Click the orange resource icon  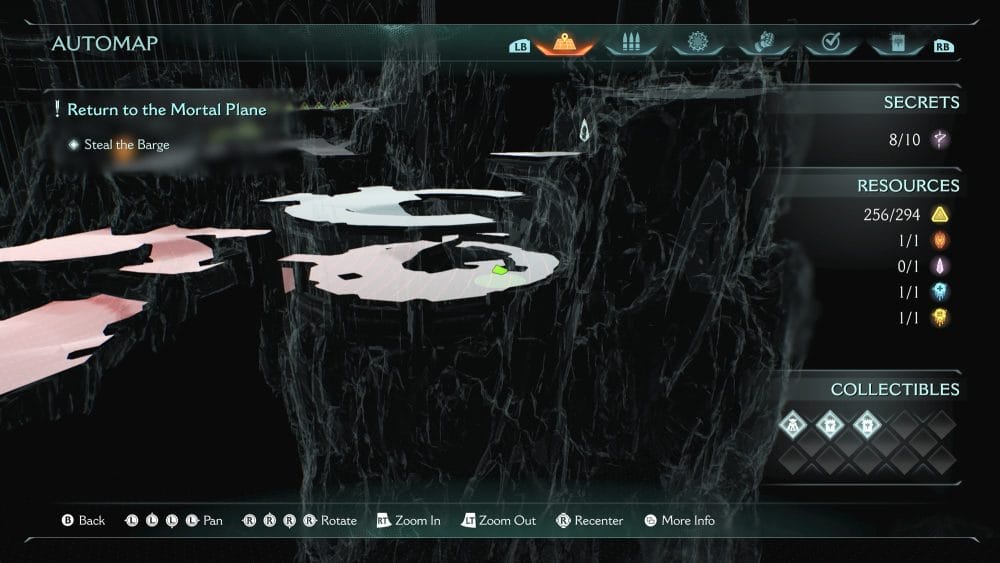940,240
